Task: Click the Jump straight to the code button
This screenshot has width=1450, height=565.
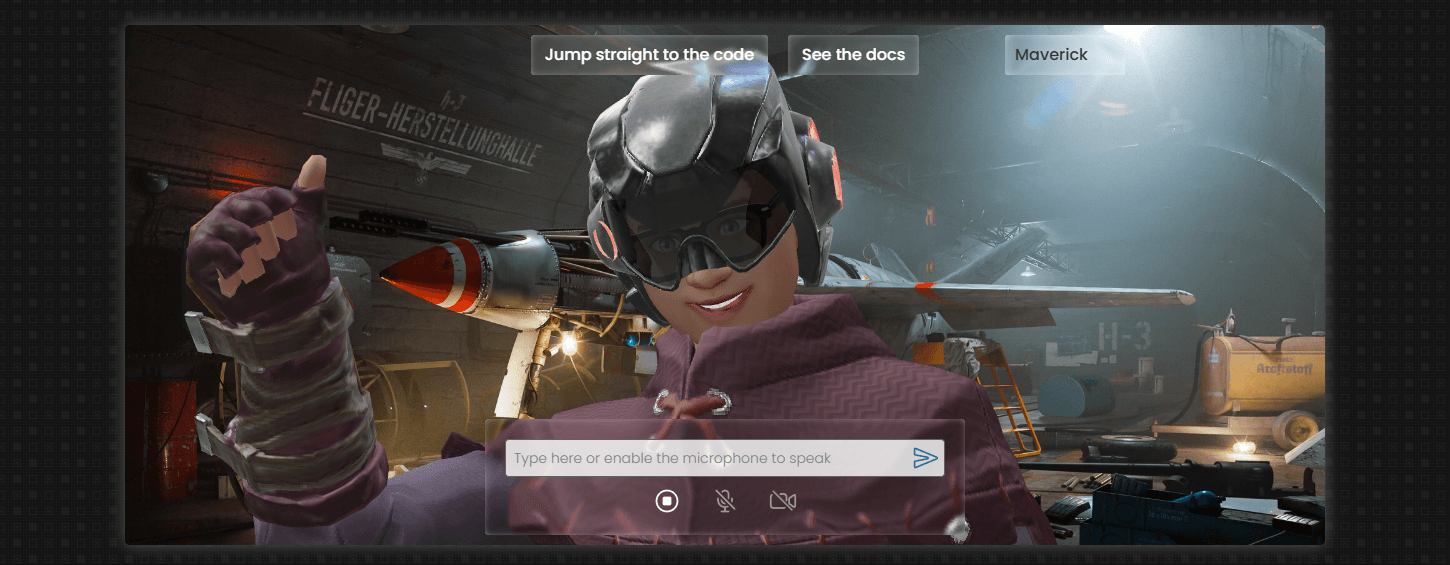Action: coord(649,55)
